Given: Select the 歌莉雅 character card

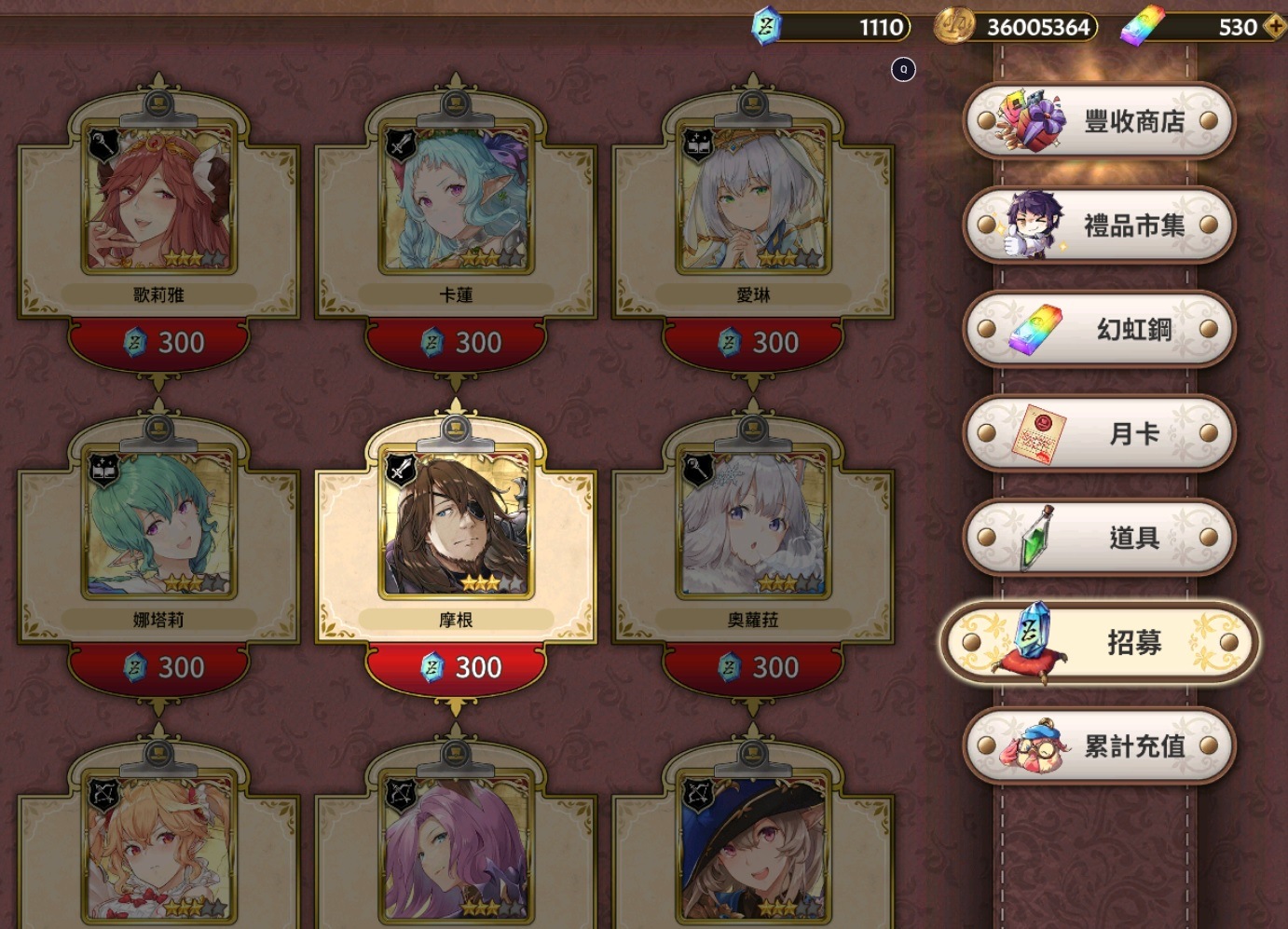Looking at the screenshot, I should click(x=158, y=198).
